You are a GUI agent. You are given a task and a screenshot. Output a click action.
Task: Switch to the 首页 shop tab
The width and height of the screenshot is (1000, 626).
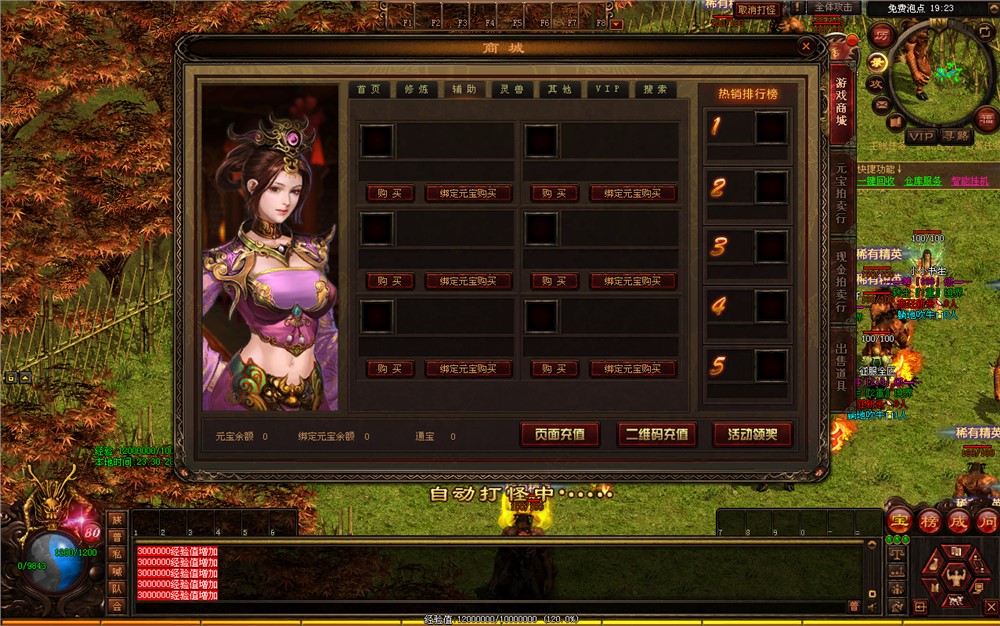[370, 89]
